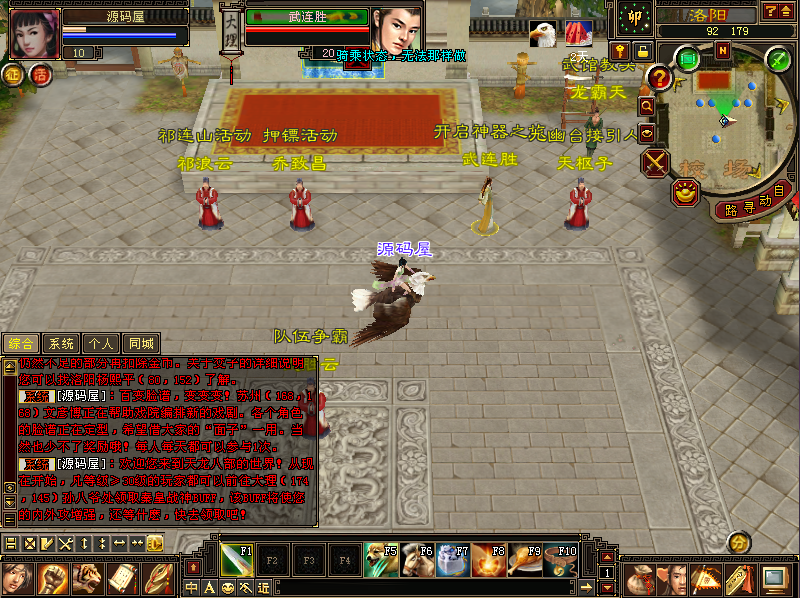The height and width of the screenshot is (598, 800).
Task: Open the gold ingot shop button
Action: (685, 192)
